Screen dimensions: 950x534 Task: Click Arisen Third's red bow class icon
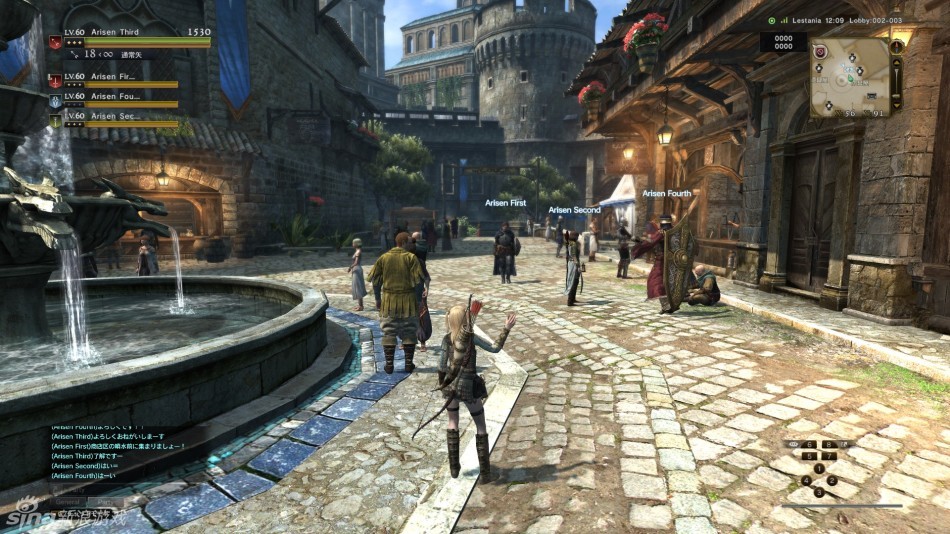pos(55,43)
